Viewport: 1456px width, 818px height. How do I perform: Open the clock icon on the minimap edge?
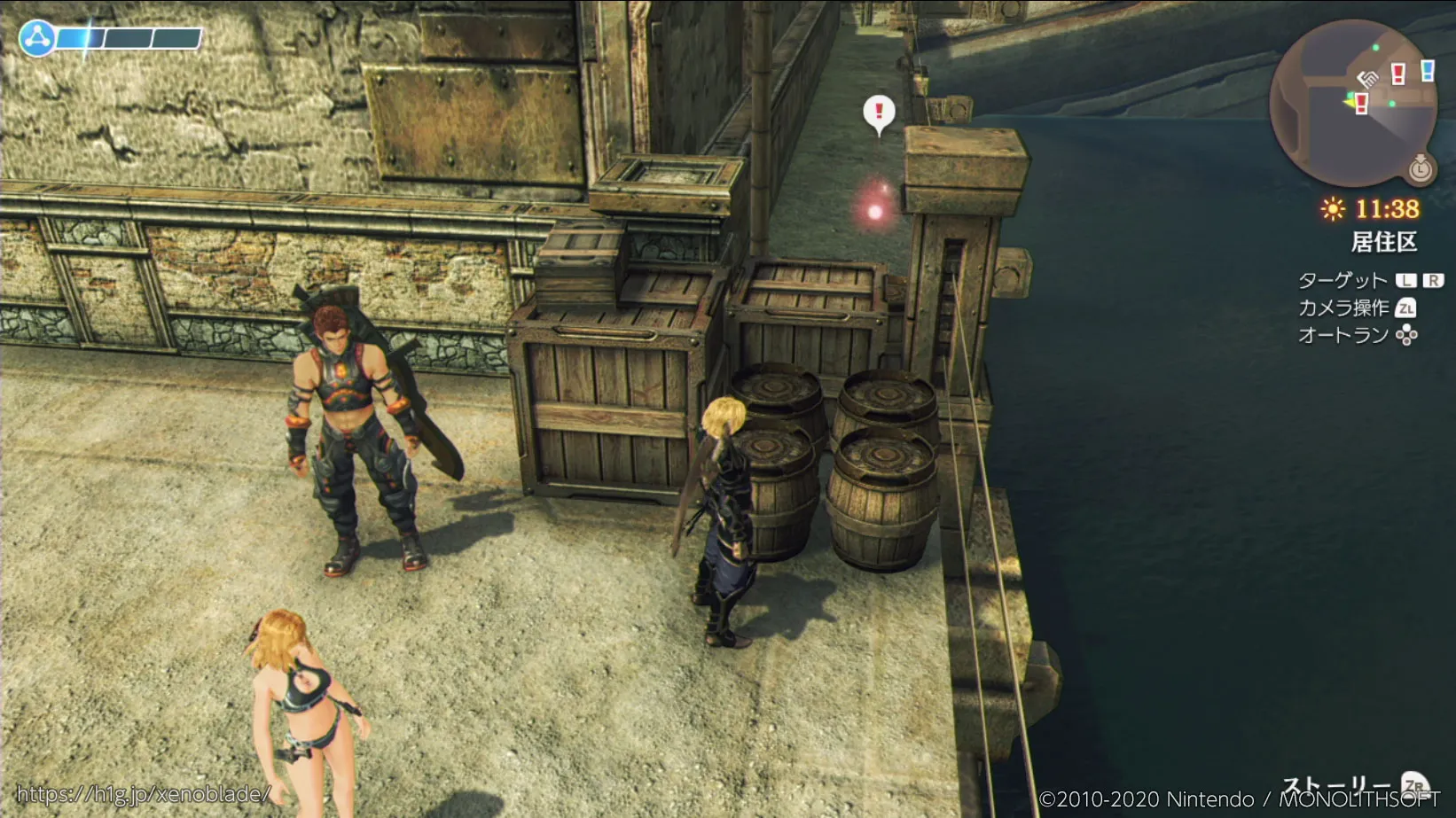(1420, 167)
